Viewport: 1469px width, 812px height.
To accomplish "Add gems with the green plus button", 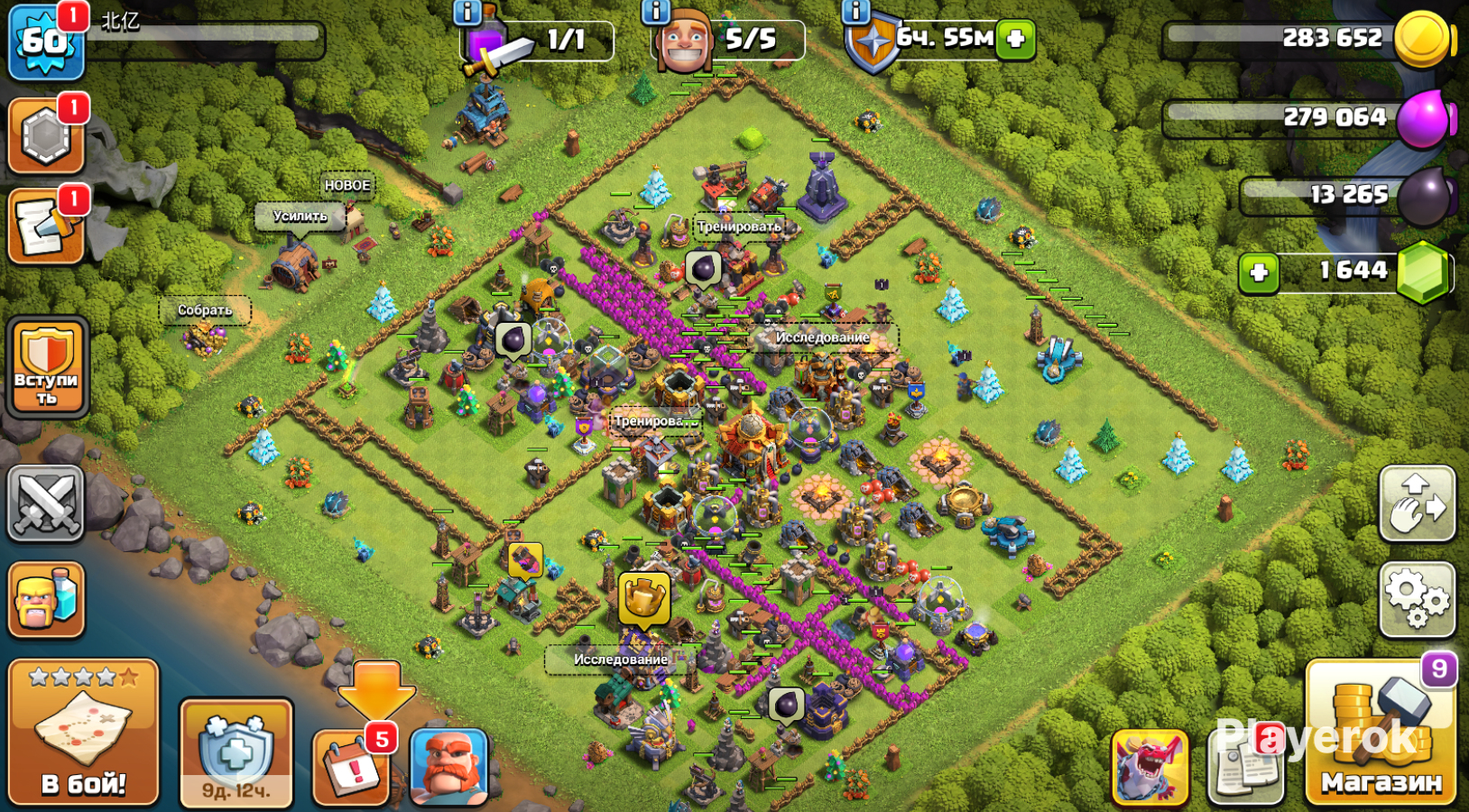I will pyautogui.click(x=1259, y=272).
